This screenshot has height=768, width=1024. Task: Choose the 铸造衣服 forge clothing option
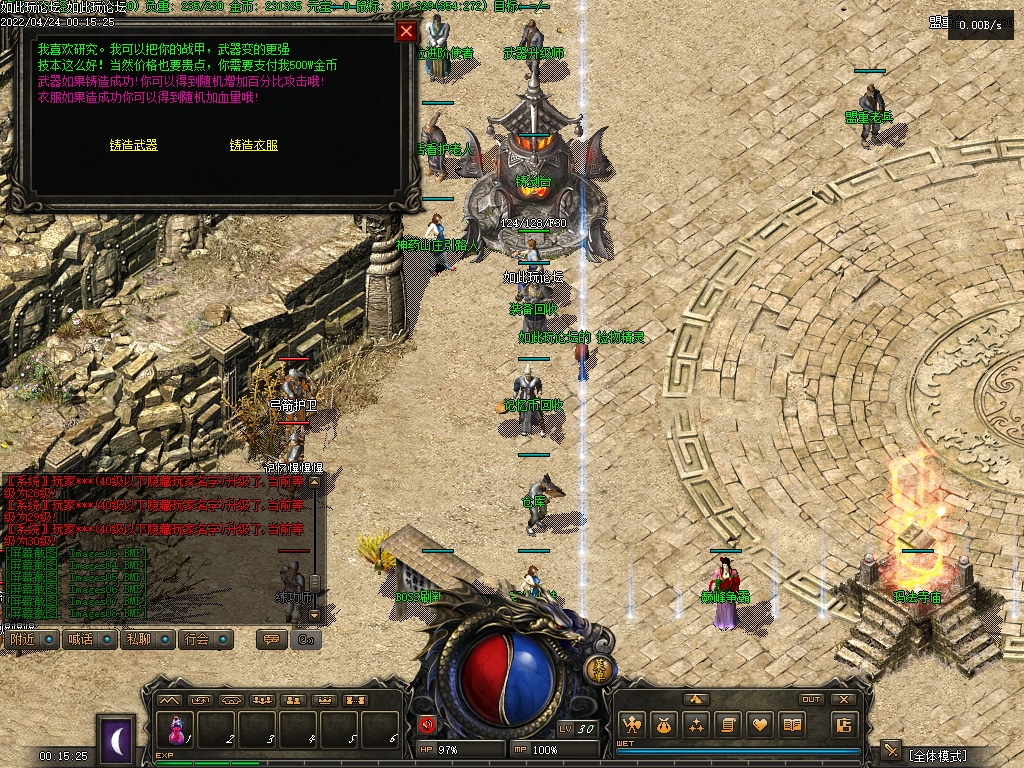(x=254, y=145)
